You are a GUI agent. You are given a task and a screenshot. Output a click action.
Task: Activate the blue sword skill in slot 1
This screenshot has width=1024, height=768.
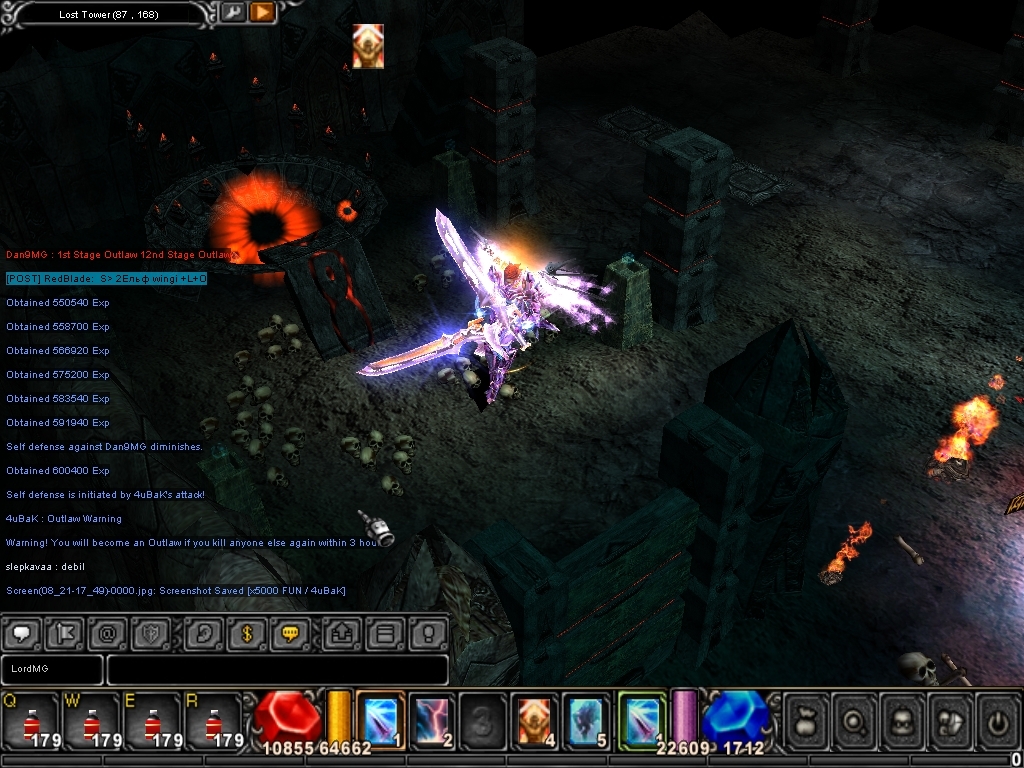click(x=380, y=719)
